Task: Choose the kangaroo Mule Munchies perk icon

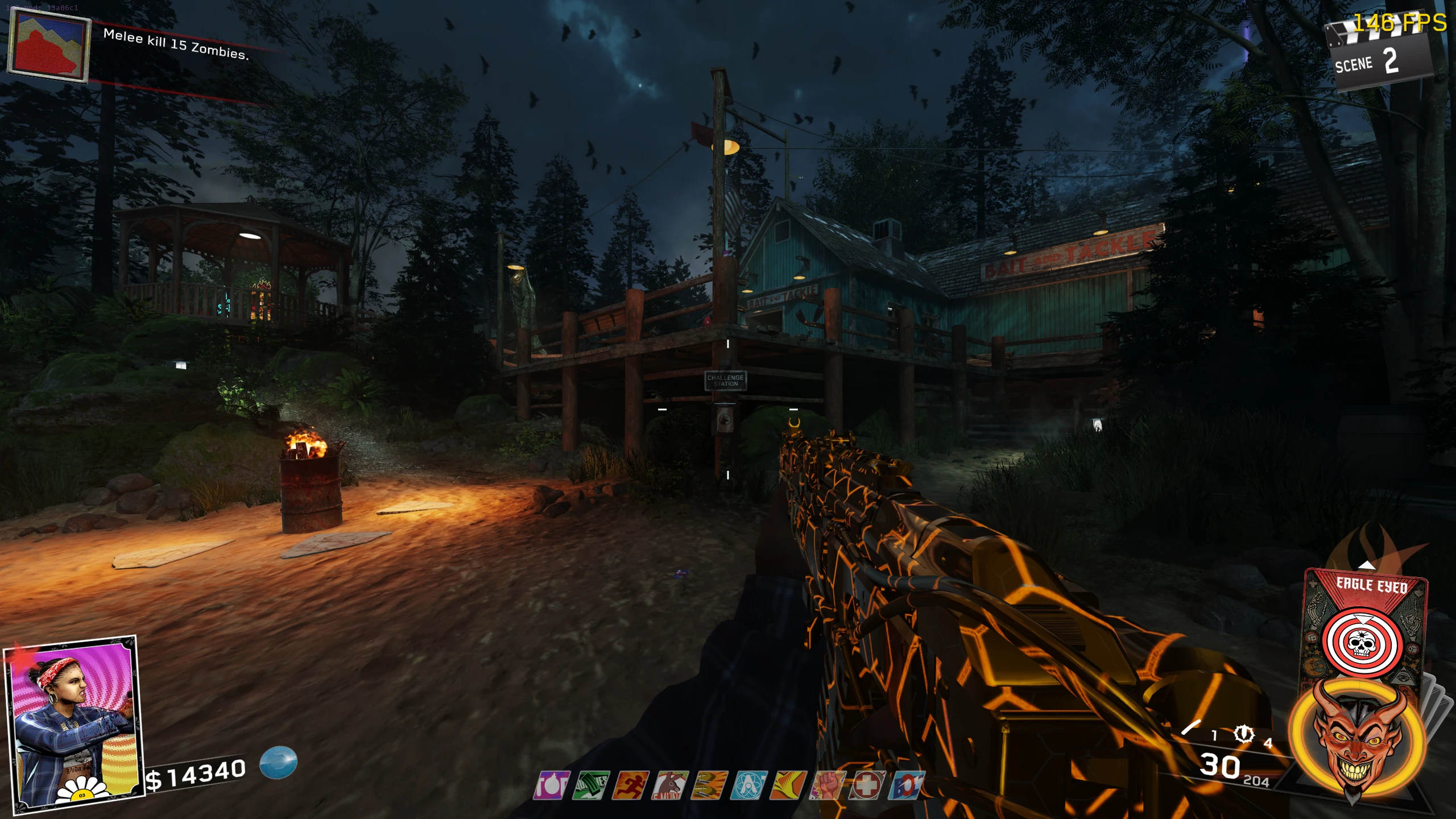Action: tap(670, 785)
